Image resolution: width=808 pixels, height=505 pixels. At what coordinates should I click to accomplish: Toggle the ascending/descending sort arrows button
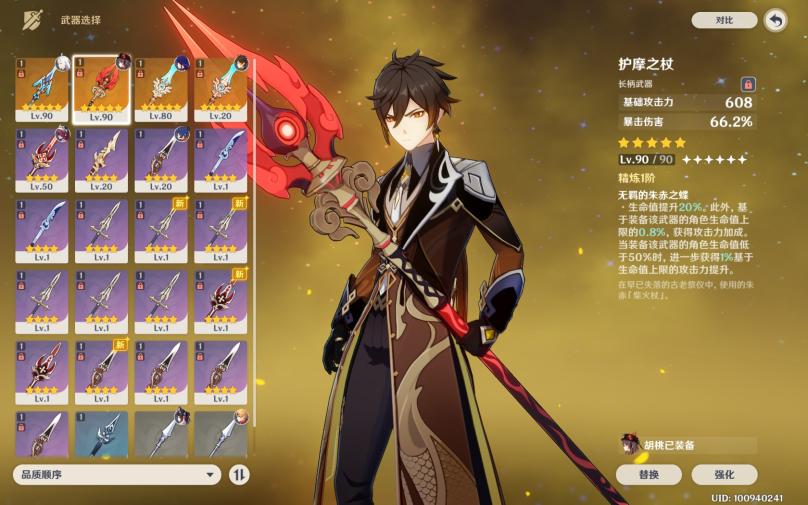coord(240,475)
